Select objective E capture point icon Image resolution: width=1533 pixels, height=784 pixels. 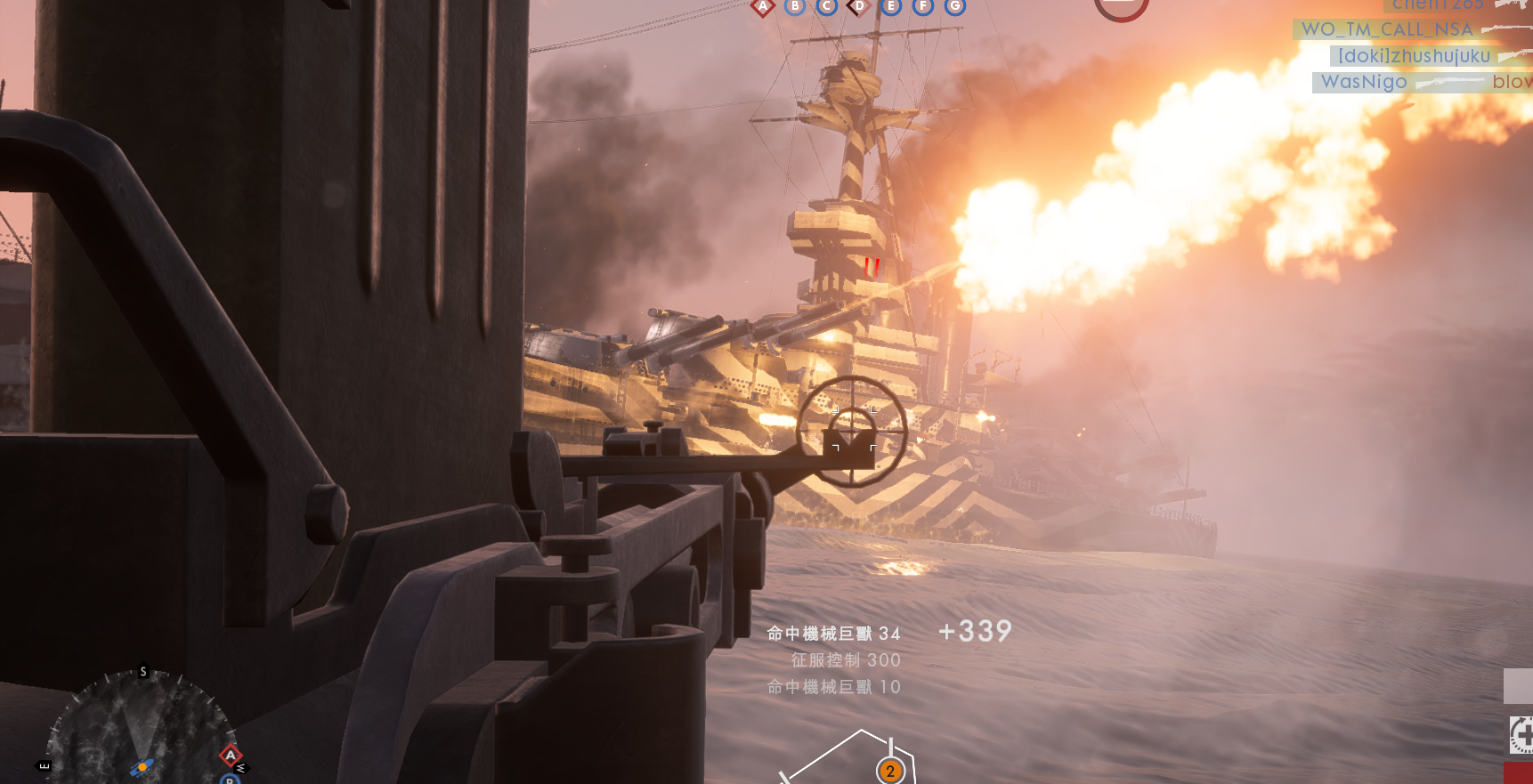point(891,6)
